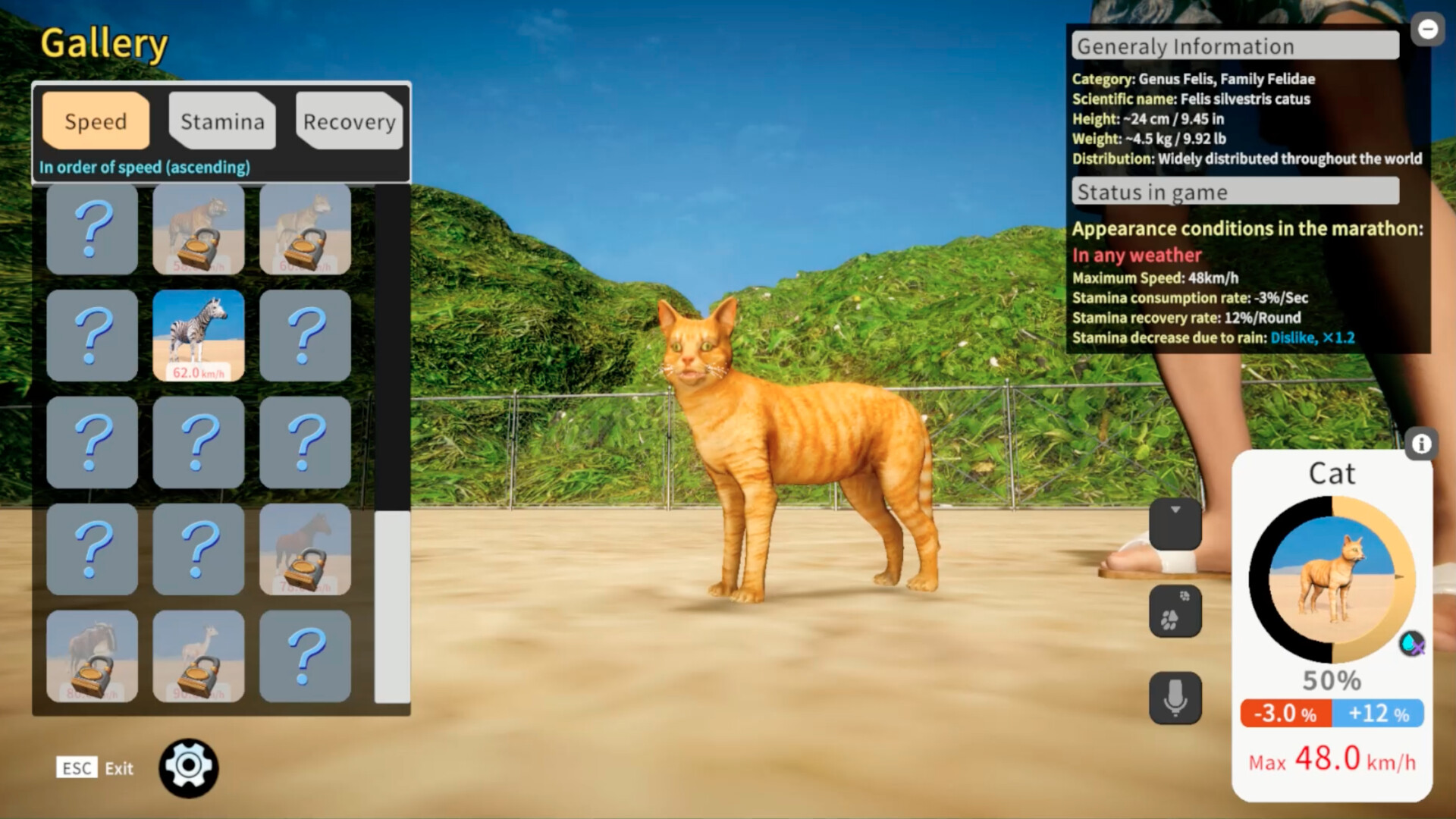Click the 50% stamina progress ring

click(x=1332, y=579)
